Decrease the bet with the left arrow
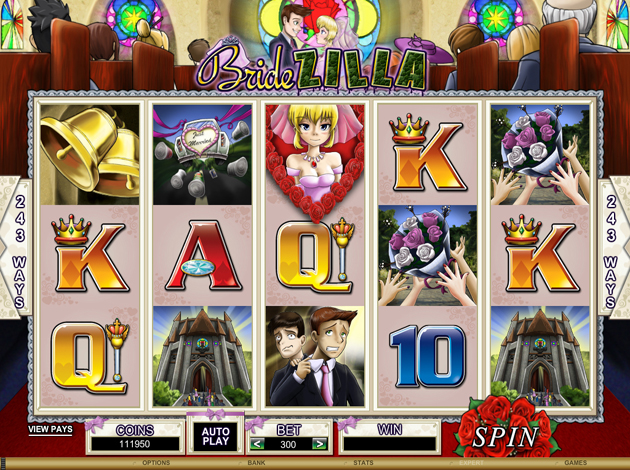Image resolution: width=630 pixels, height=470 pixels. 257,444
